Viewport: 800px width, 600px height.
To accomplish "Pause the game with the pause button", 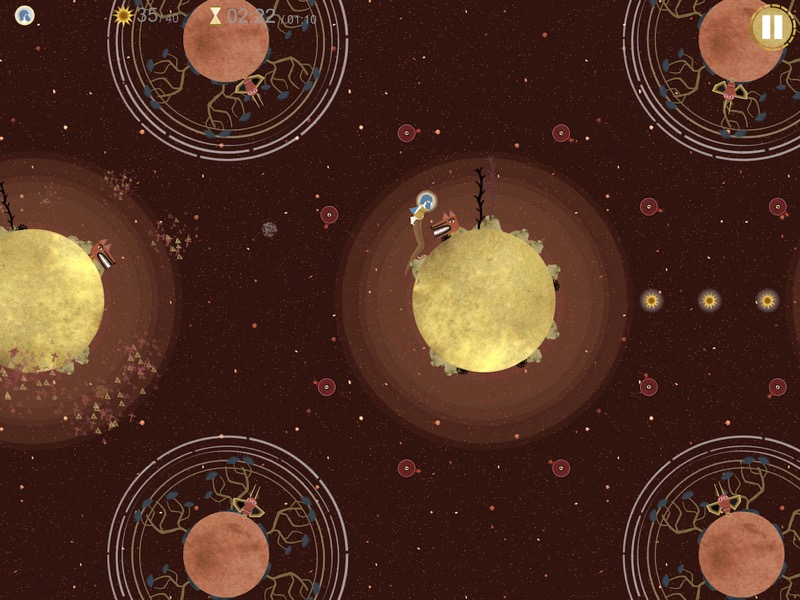I will click(x=772, y=27).
